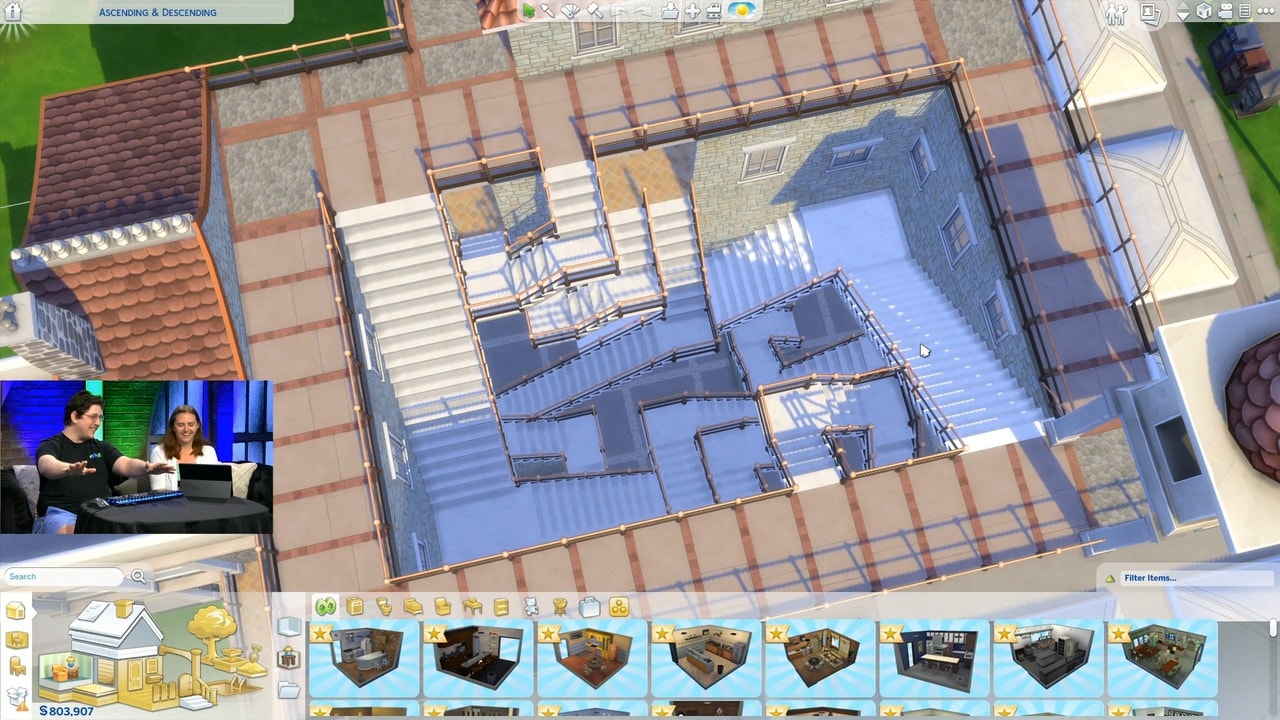The height and width of the screenshot is (720, 1280).
Task: Change wall view with the cube icon
Action: [x=1205, y=12]
